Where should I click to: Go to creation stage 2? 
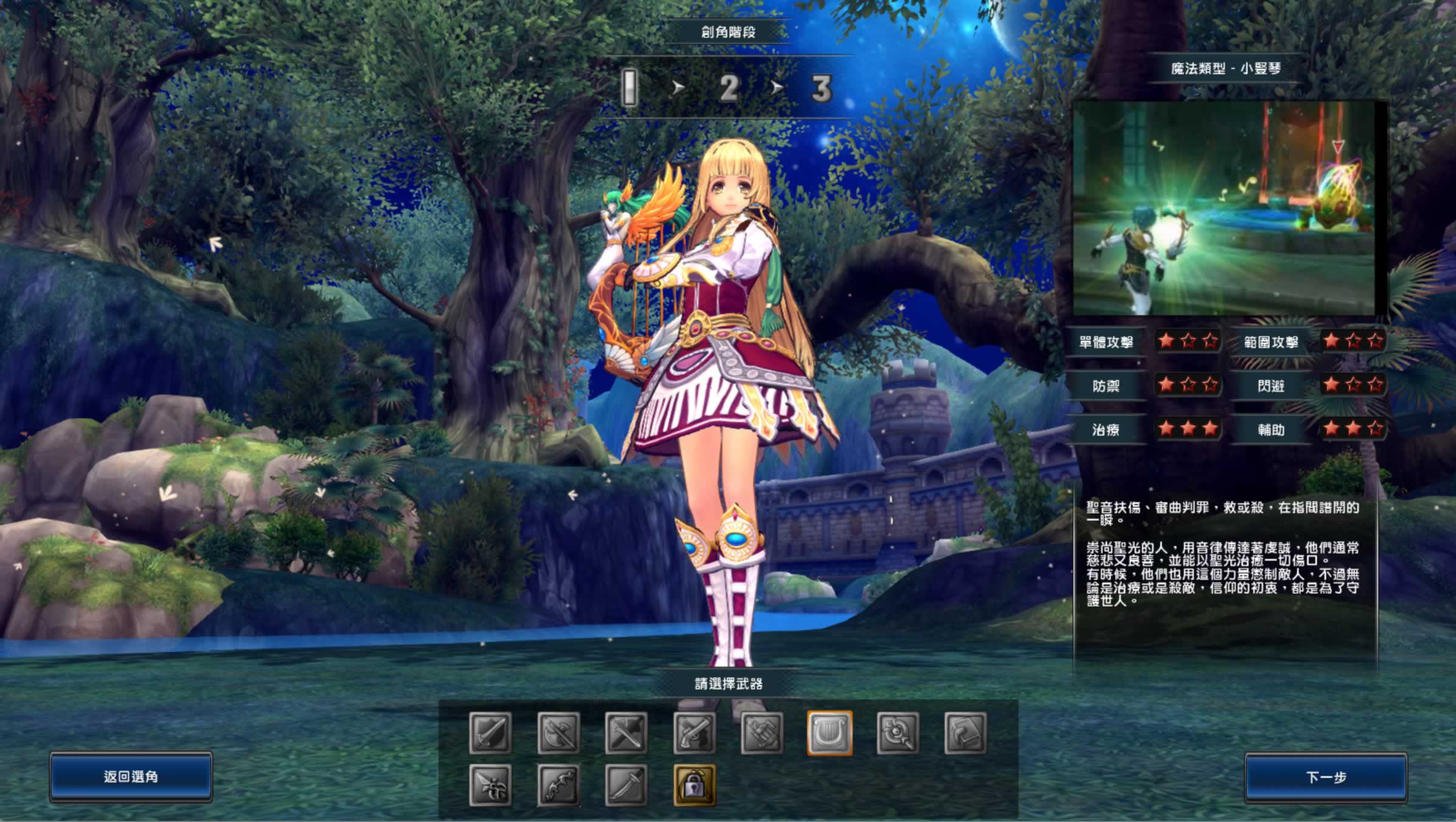(x=729, y=89)
